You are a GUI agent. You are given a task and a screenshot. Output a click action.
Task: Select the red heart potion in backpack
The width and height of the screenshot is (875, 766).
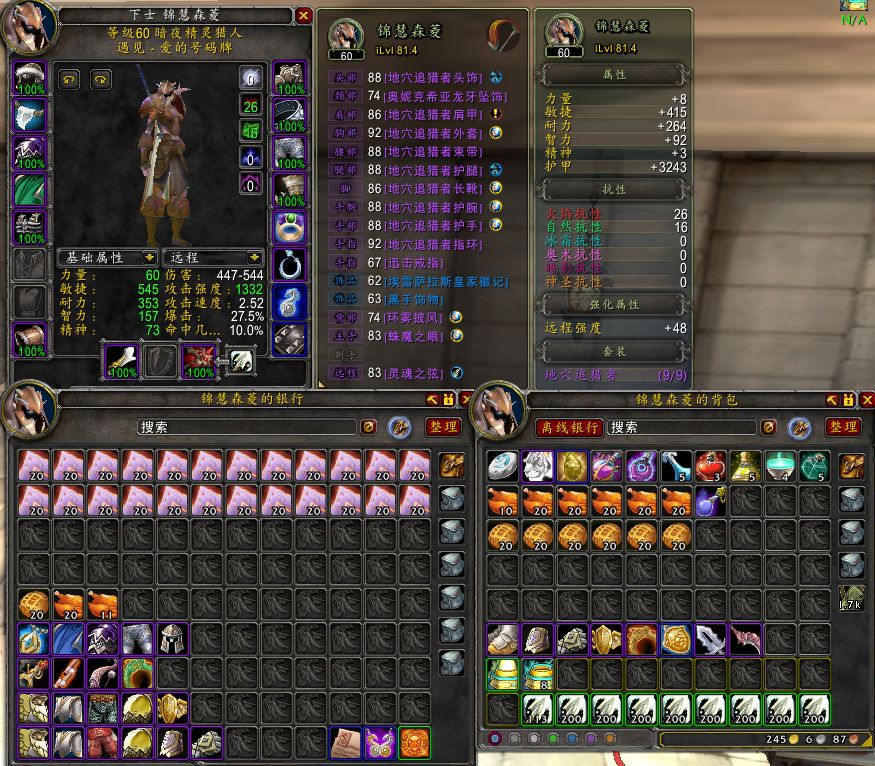point(710,466)
